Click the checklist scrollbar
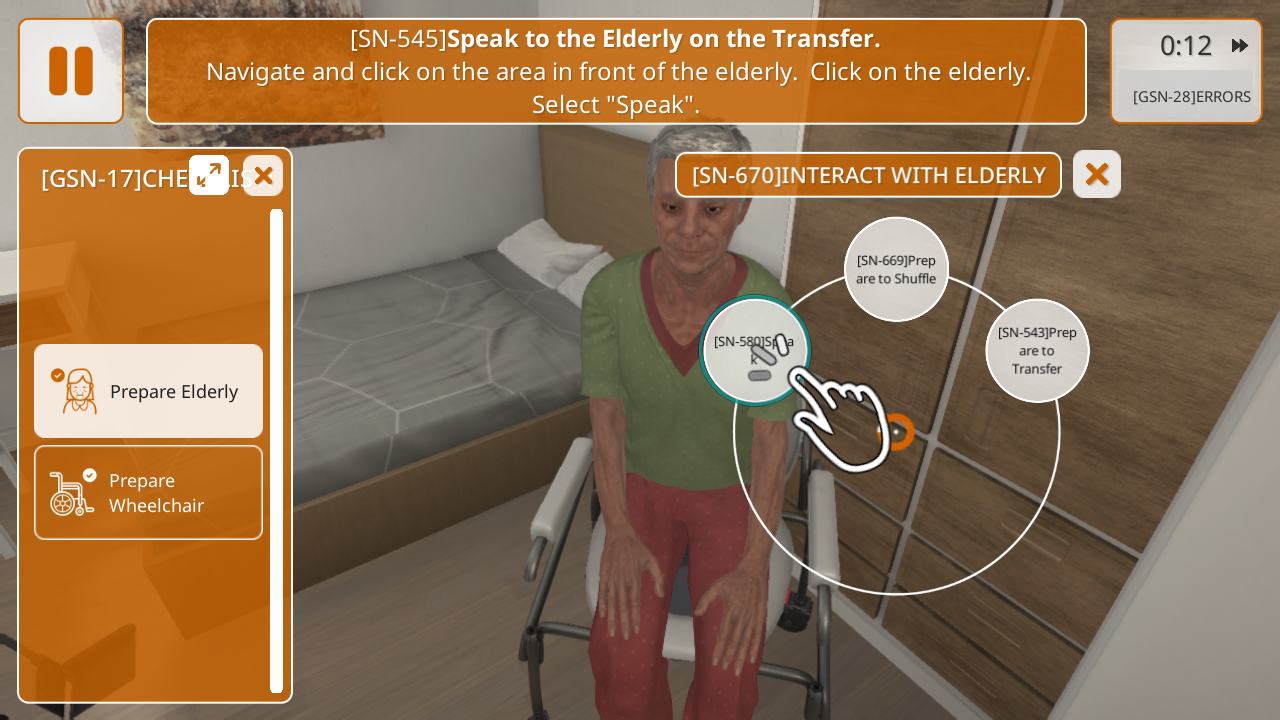The image size is (1280, 720). point(277,450)
